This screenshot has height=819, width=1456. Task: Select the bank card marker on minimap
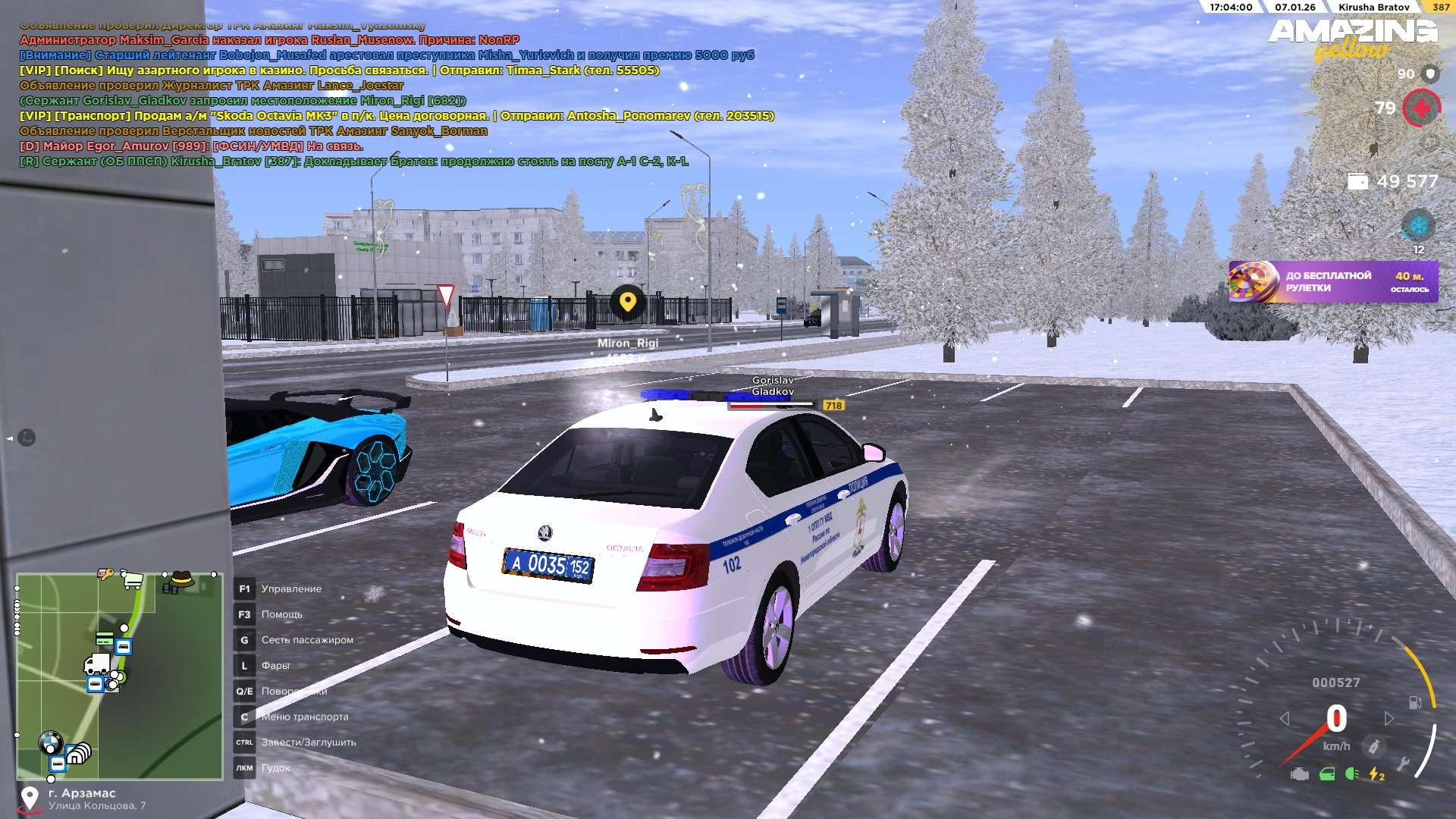click(x=105, y=639)
